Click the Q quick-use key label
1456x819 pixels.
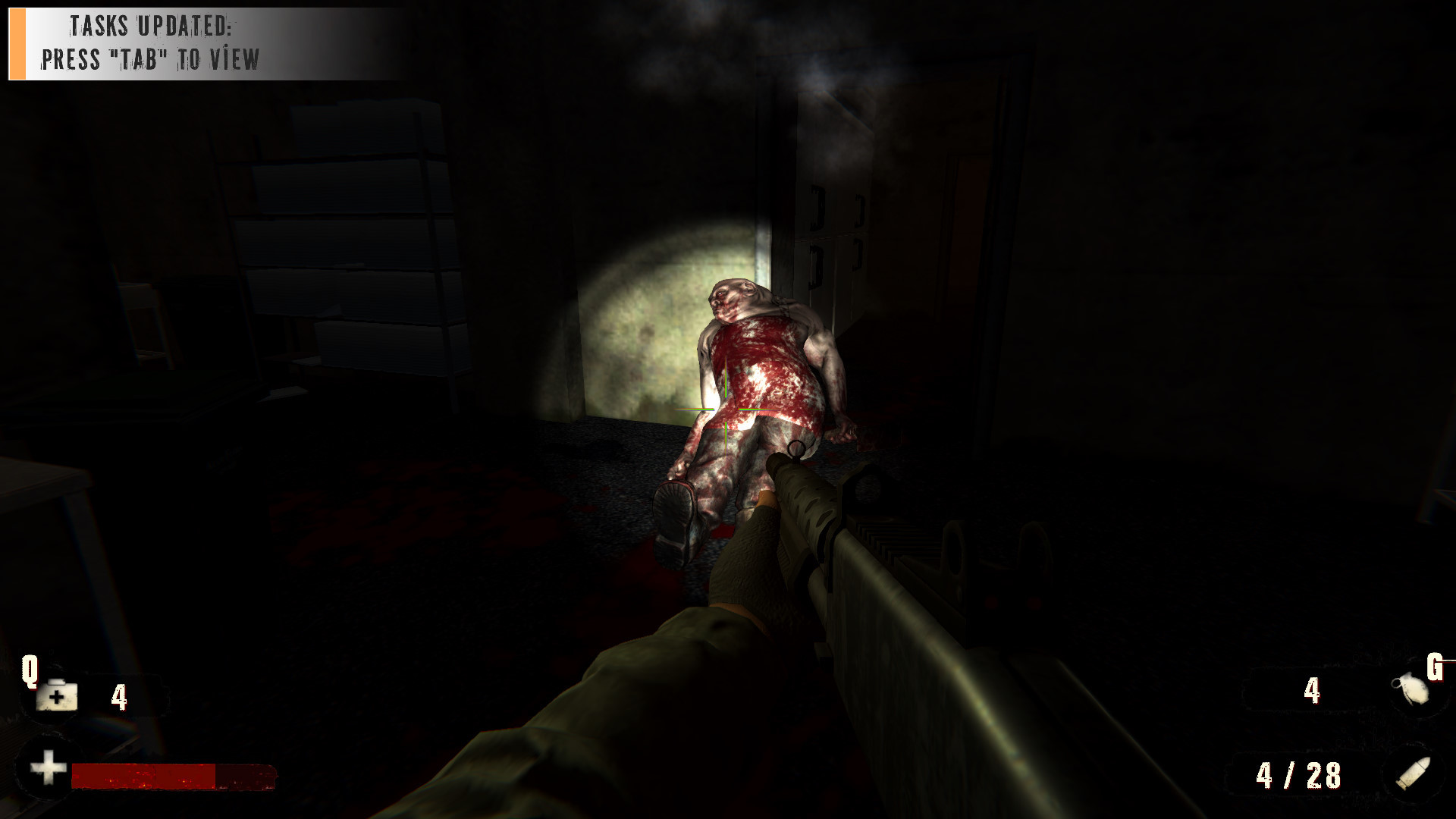pos(30,671)
